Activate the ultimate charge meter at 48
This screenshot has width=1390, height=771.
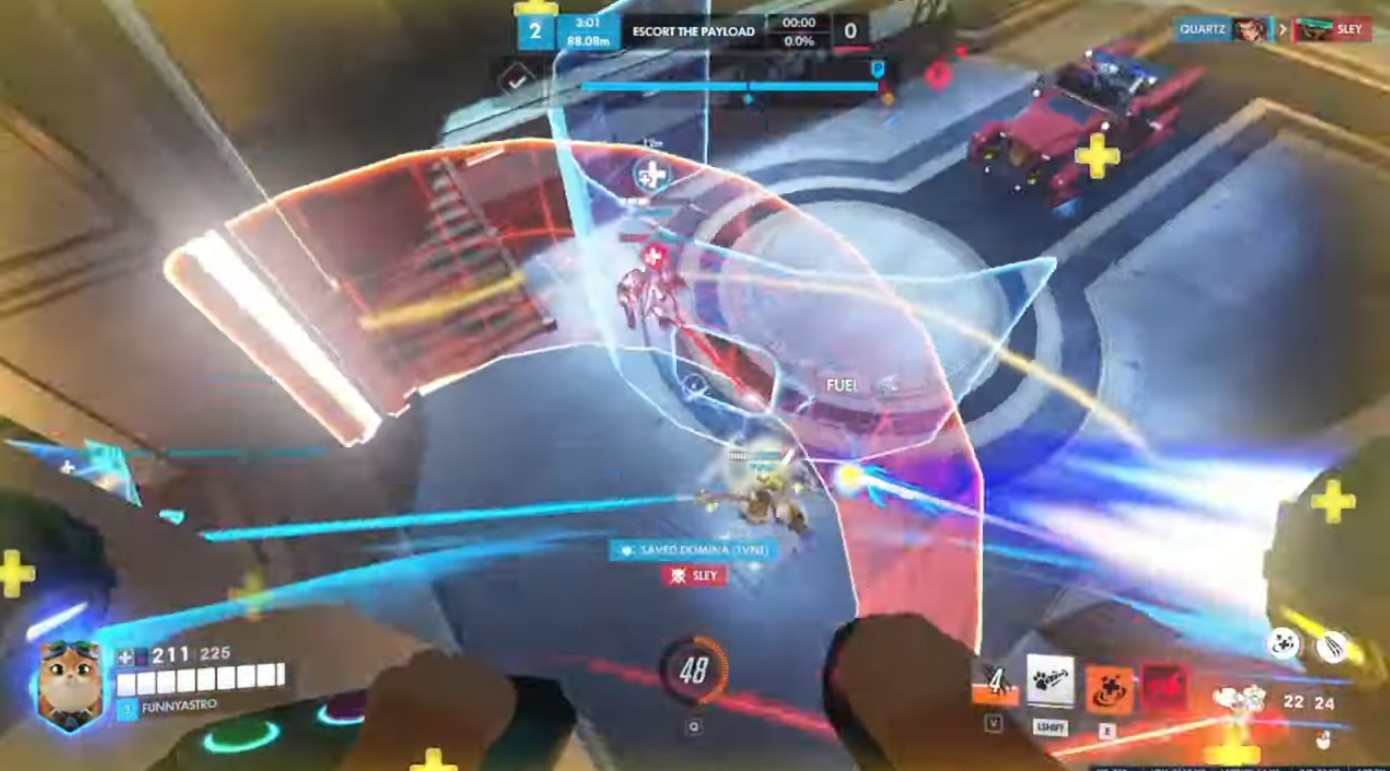(693, 671)
